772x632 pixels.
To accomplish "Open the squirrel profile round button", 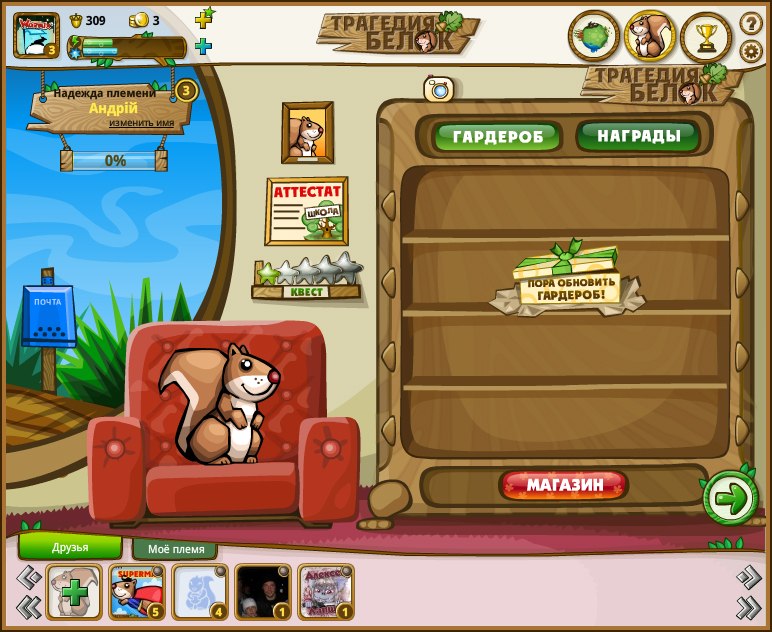I will click(650, 38).
